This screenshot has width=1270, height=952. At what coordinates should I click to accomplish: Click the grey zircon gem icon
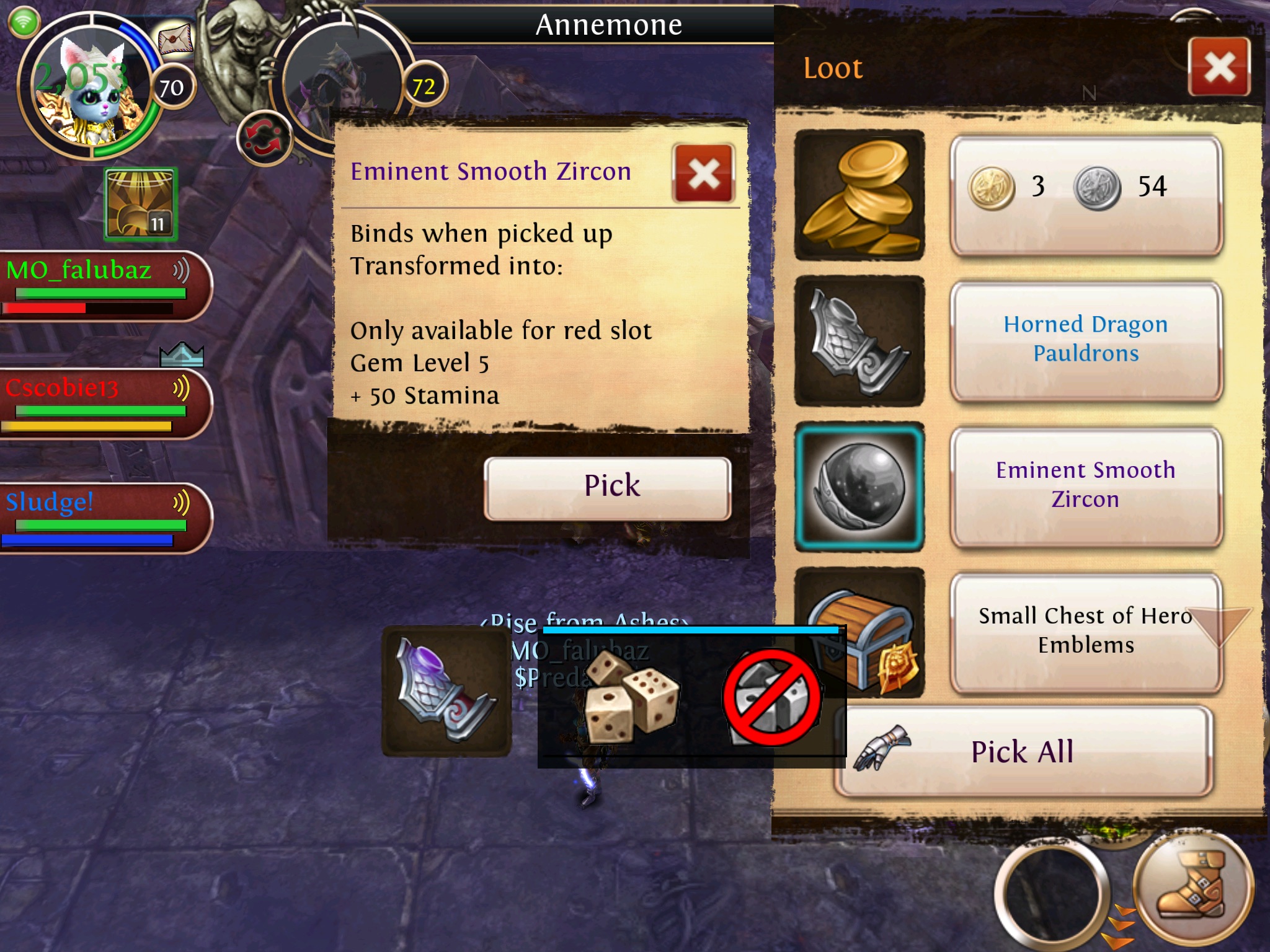[859, 487]
